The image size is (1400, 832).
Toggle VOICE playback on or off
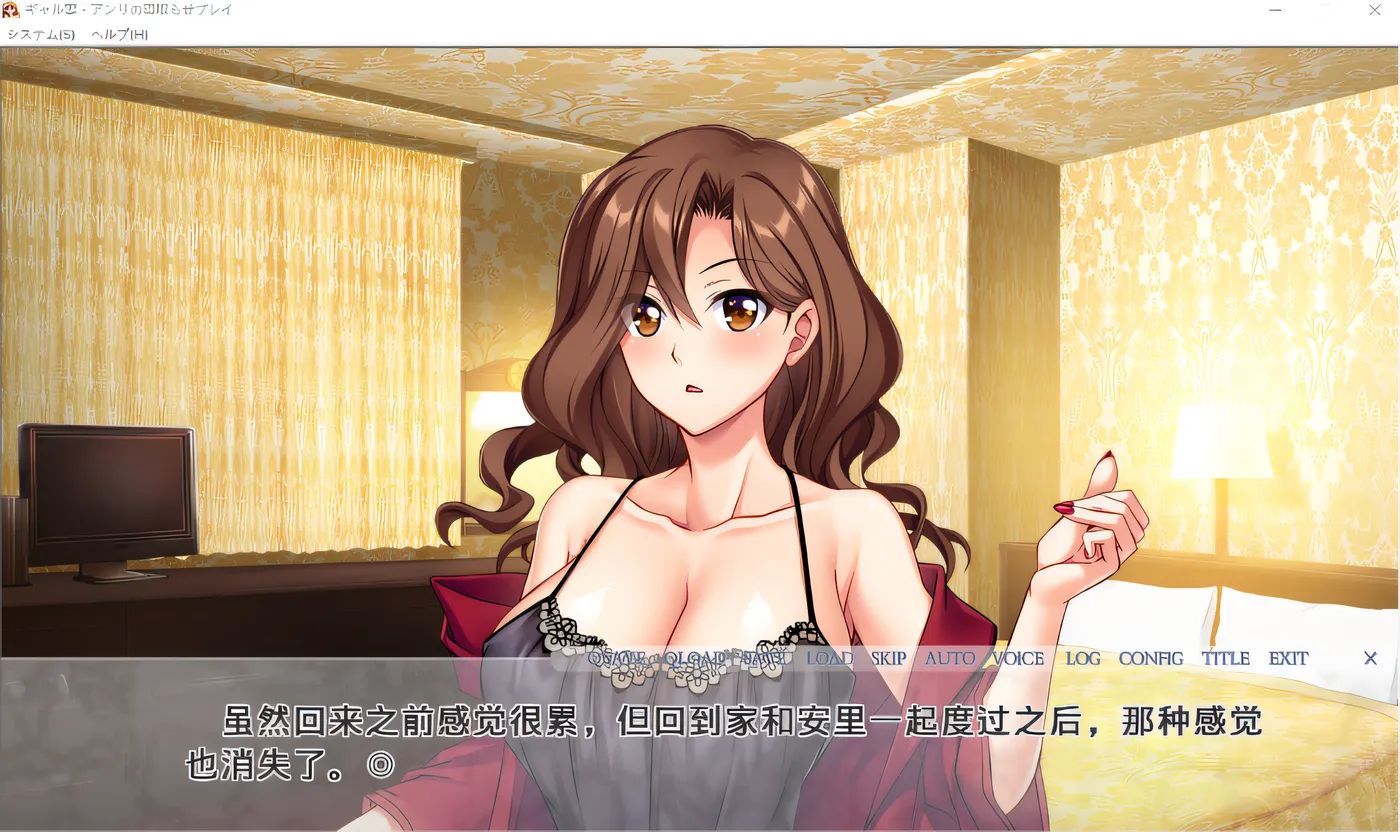tap(1017, 658)
